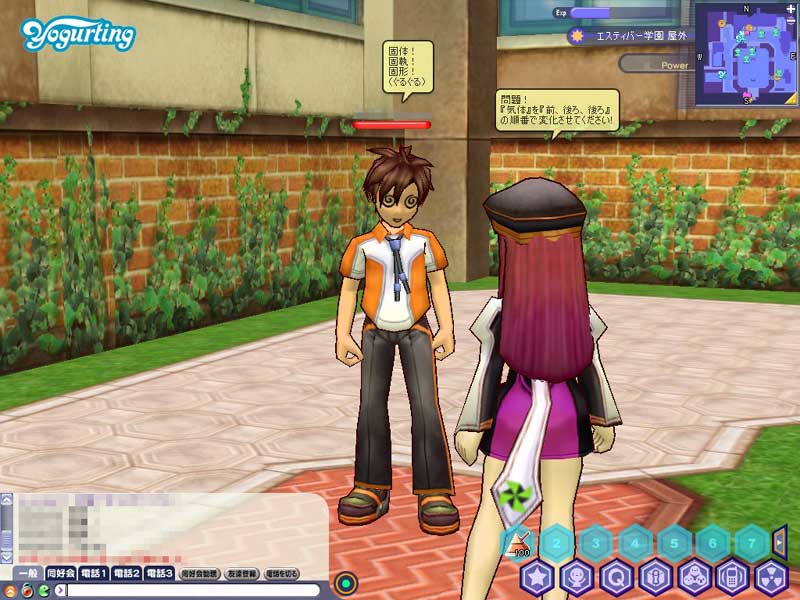Open the Q quest hexagon icon

pos(615,577)
